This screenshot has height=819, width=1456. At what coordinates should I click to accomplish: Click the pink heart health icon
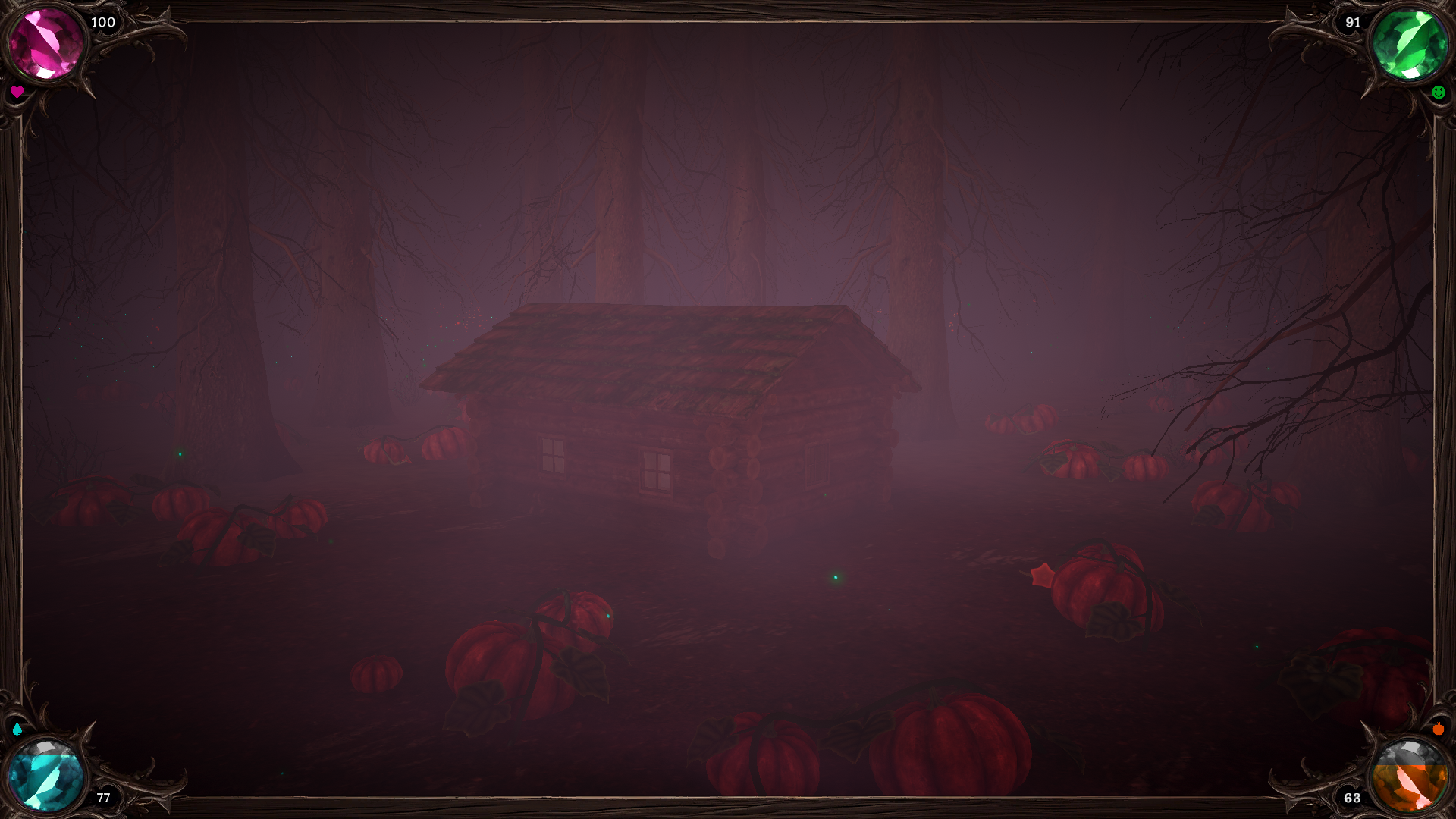[17, 93]
